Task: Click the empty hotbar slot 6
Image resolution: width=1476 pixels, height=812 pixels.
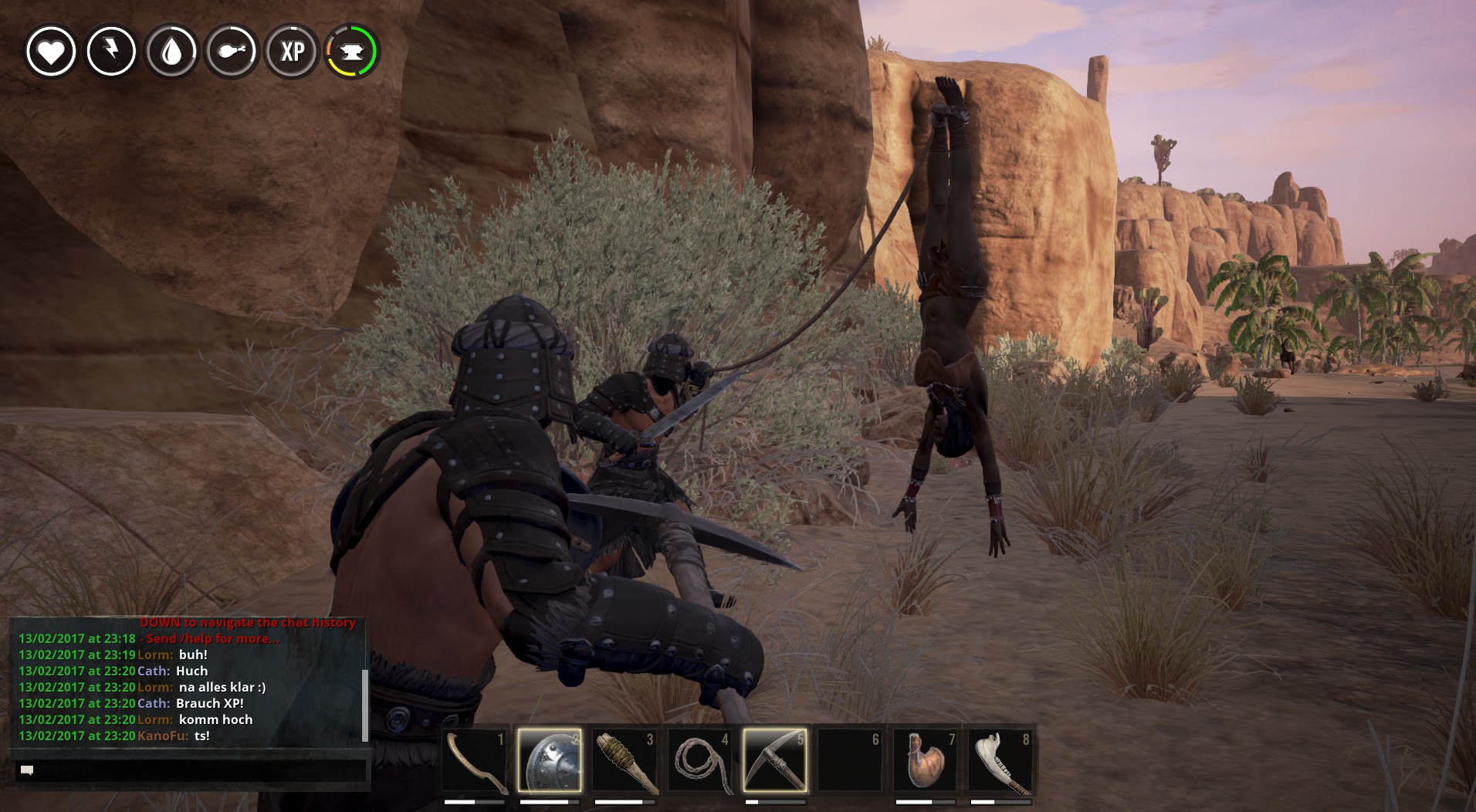Action: pyautogui.click(x=849, y=761)
